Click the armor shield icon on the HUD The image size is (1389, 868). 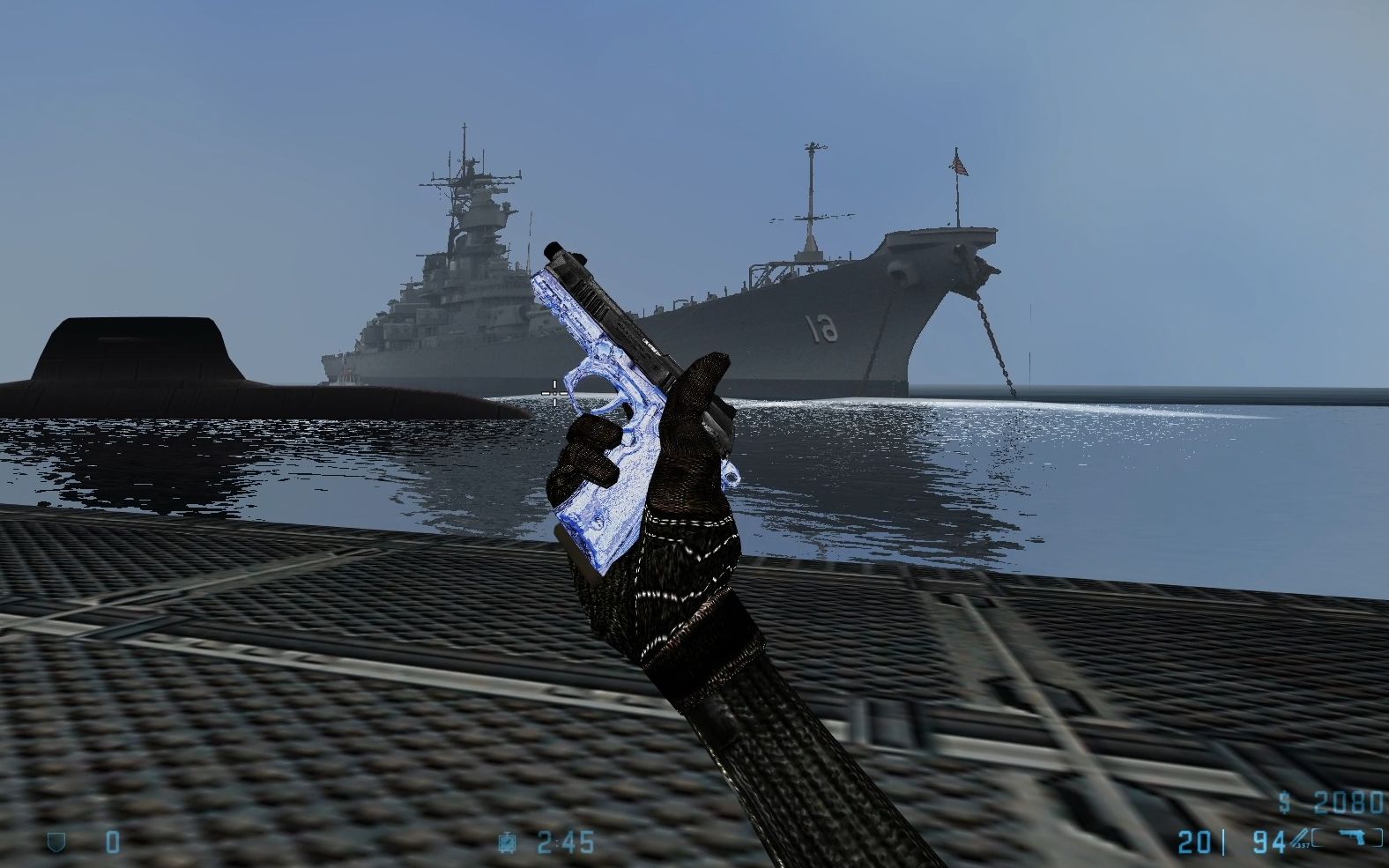(x=55, y=842)
